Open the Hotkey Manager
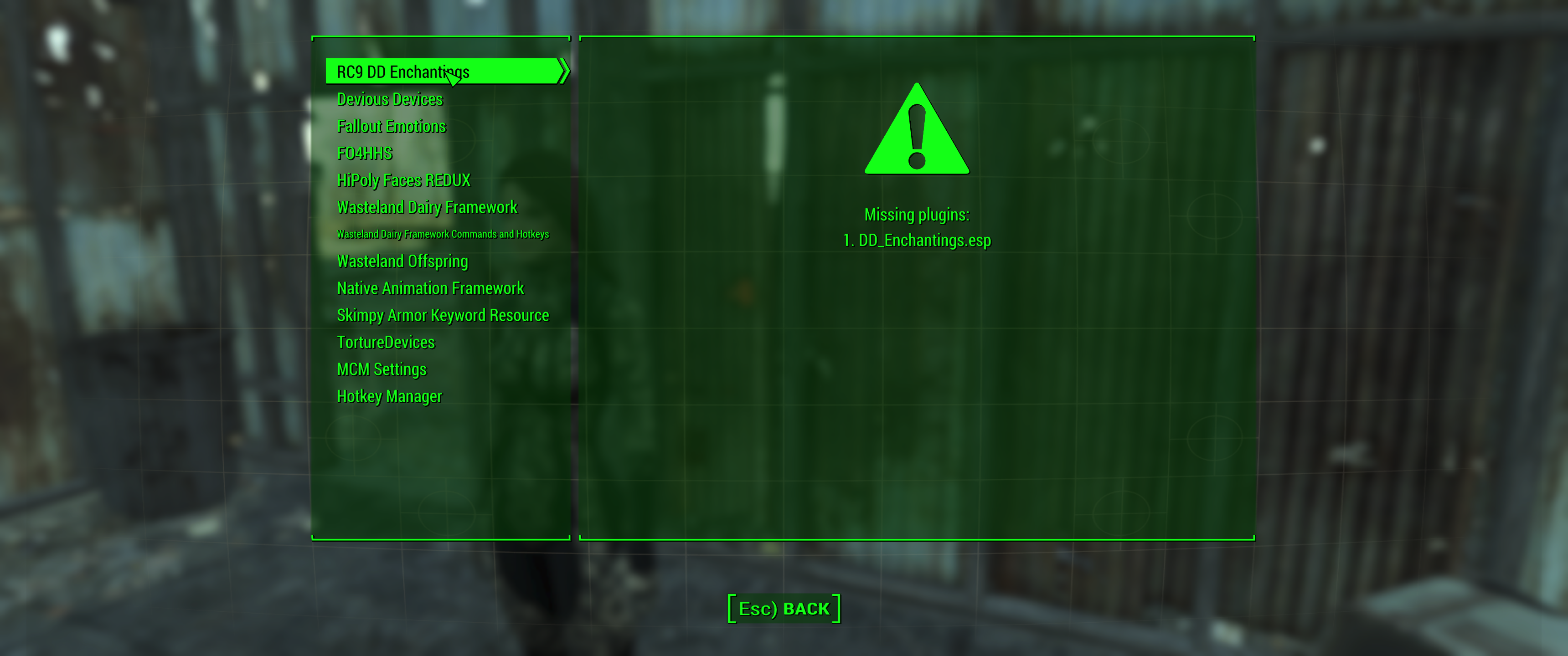 point(390,396)
